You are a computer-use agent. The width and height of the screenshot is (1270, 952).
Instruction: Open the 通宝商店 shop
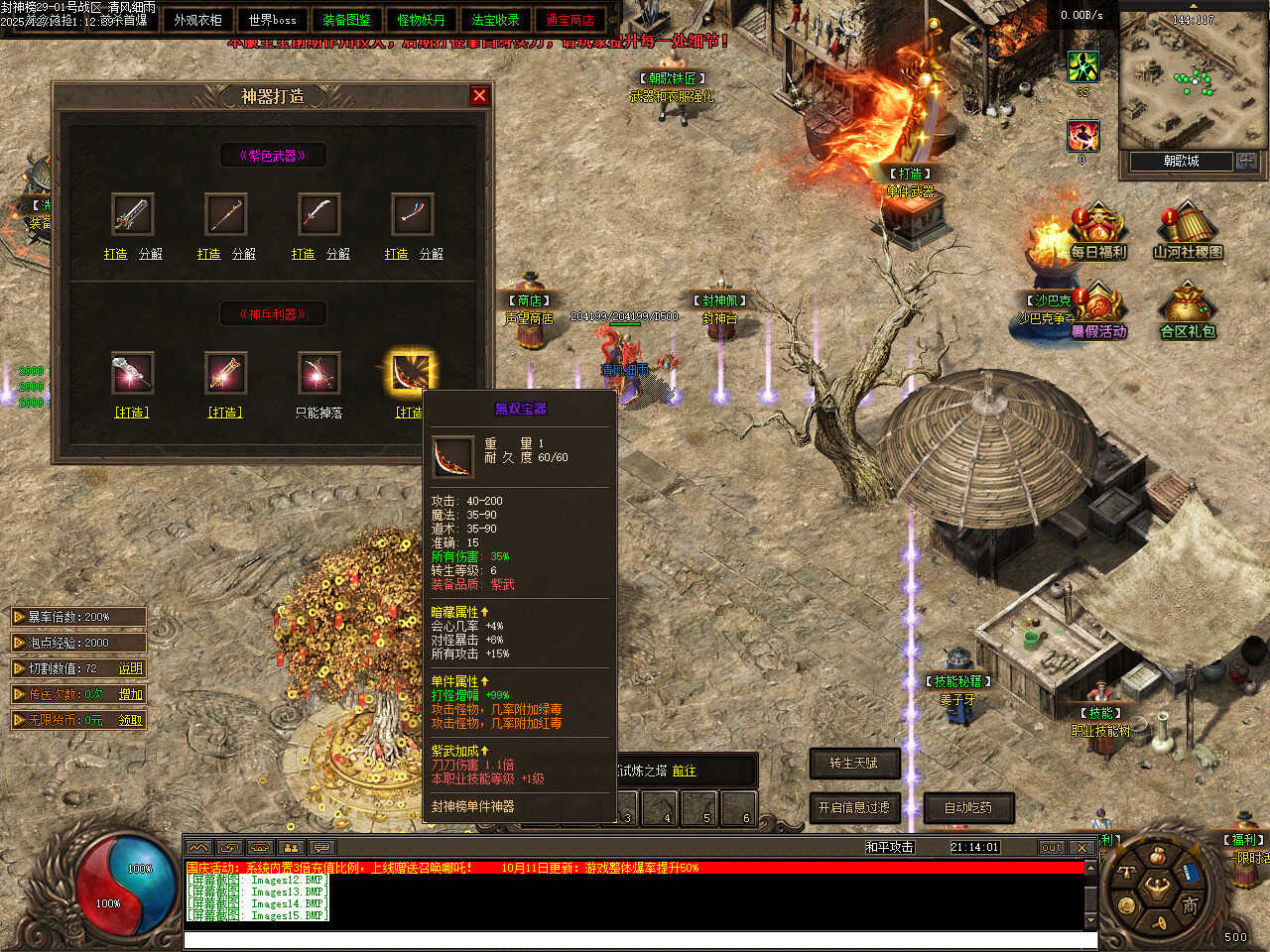570,20
